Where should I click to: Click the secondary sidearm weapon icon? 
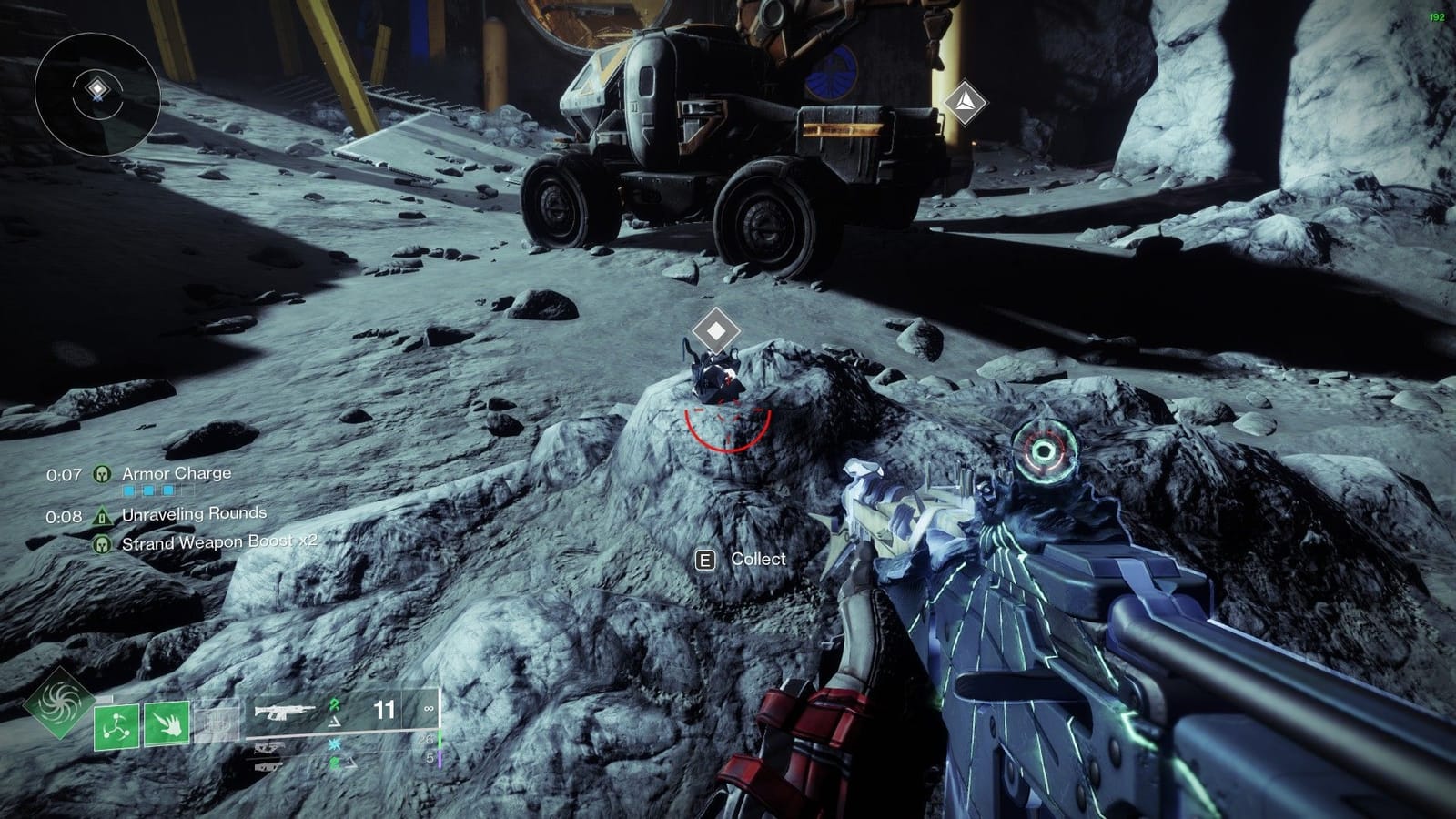[269, 749]
